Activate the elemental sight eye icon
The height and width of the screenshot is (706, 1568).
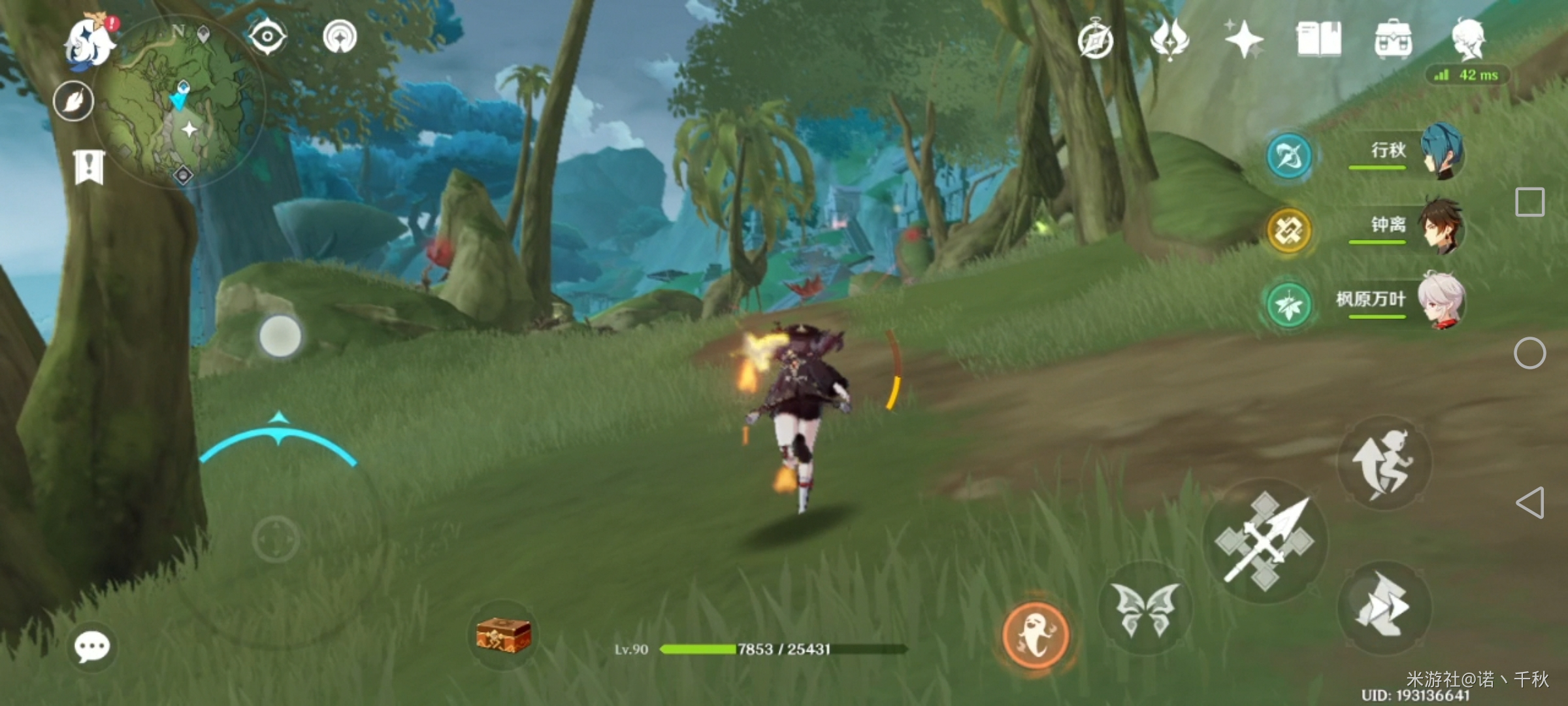coord(267,36)
